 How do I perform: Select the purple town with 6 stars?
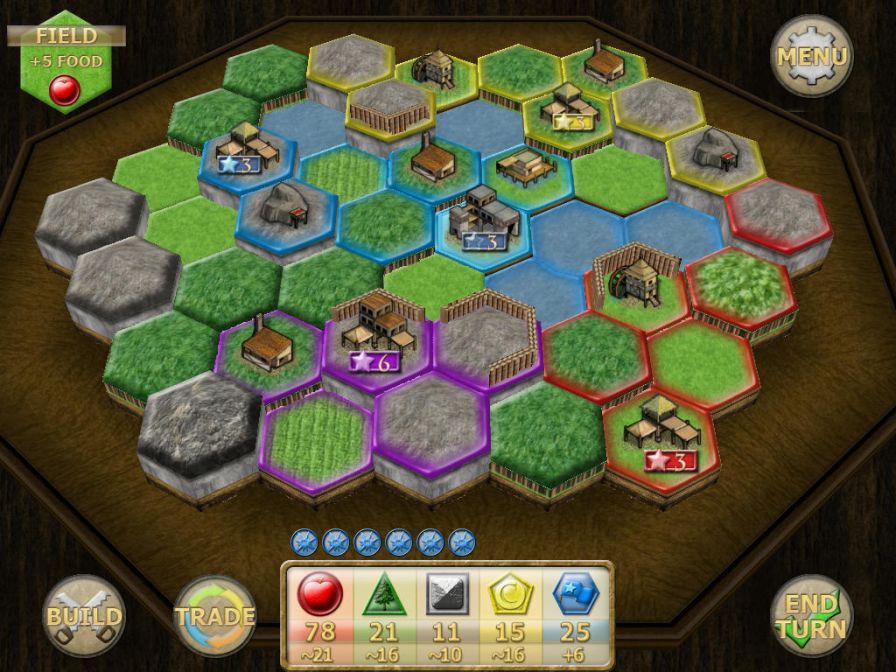375,335
